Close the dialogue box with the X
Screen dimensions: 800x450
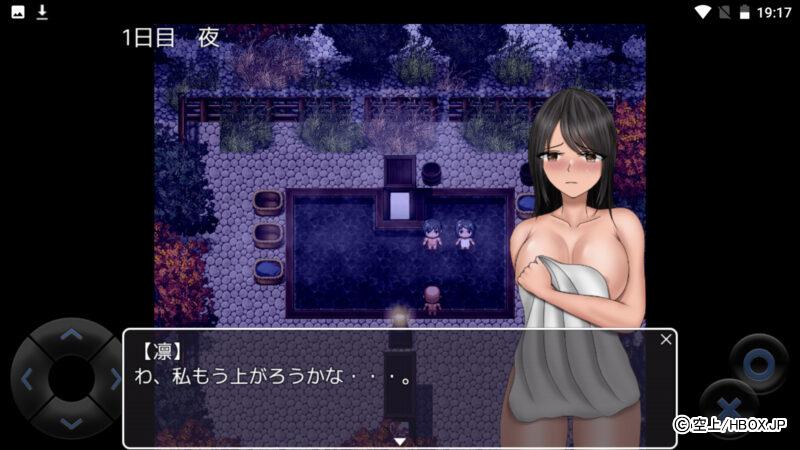coord(666,340)
